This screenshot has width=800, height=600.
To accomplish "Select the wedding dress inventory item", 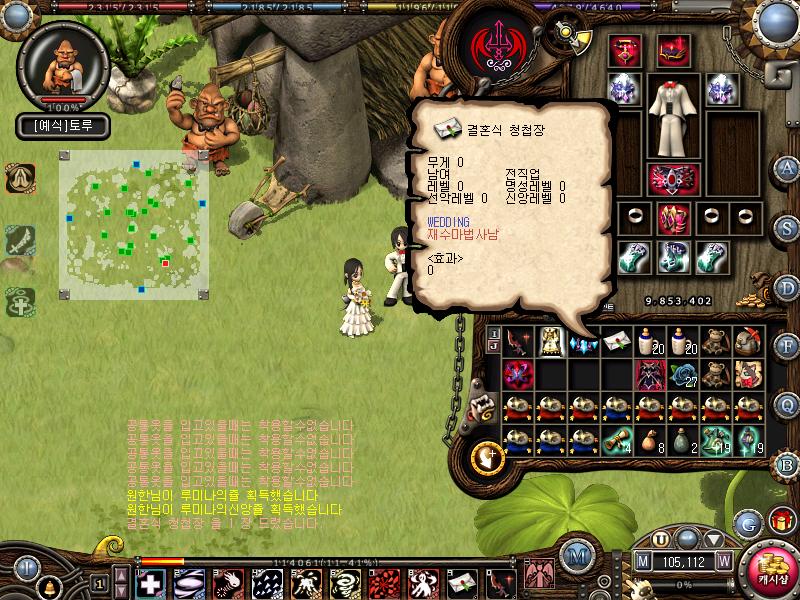I will click(549, 342).
